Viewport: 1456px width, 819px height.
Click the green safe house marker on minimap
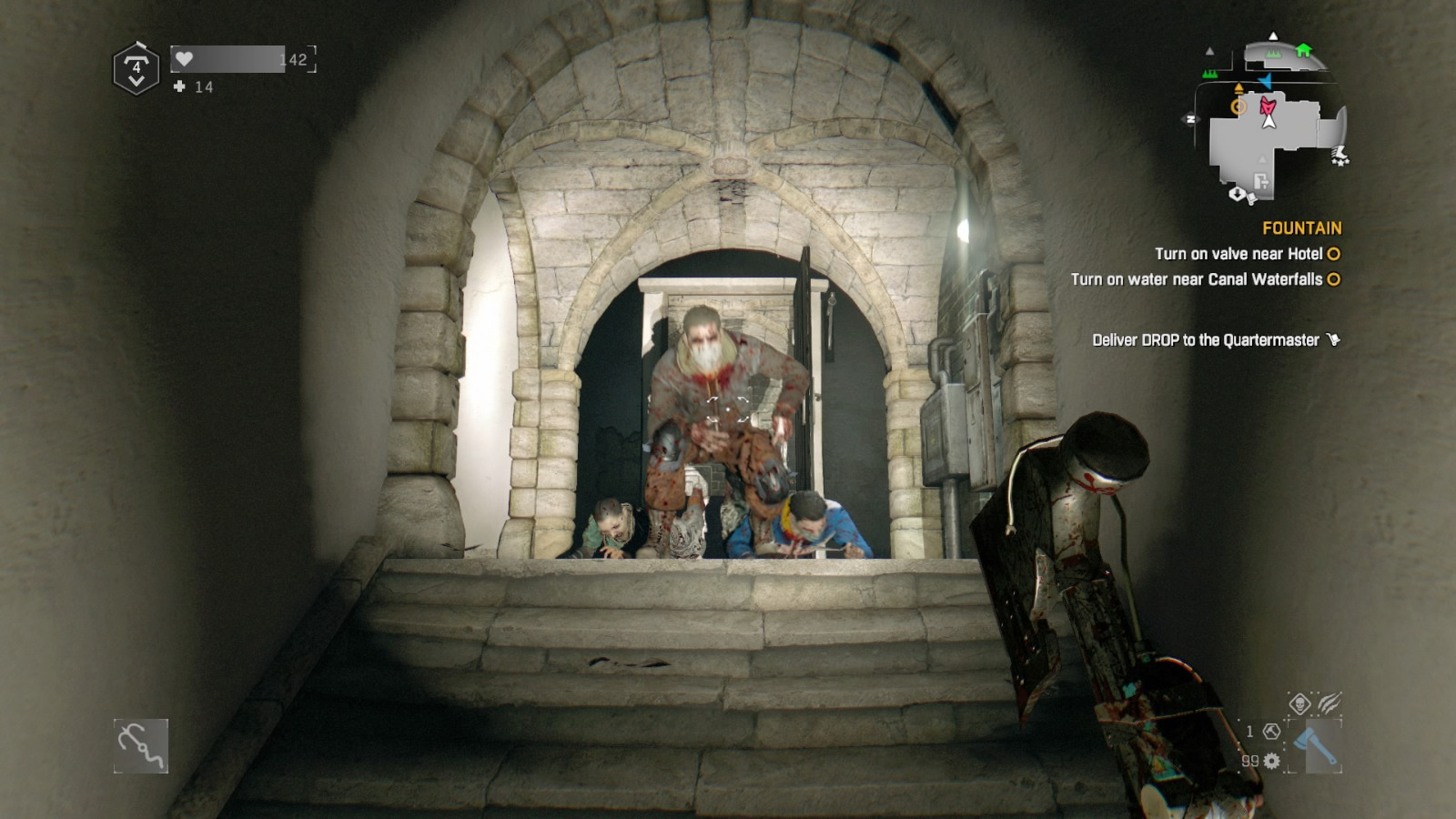pyautogui.click(x=1303, y=50)
